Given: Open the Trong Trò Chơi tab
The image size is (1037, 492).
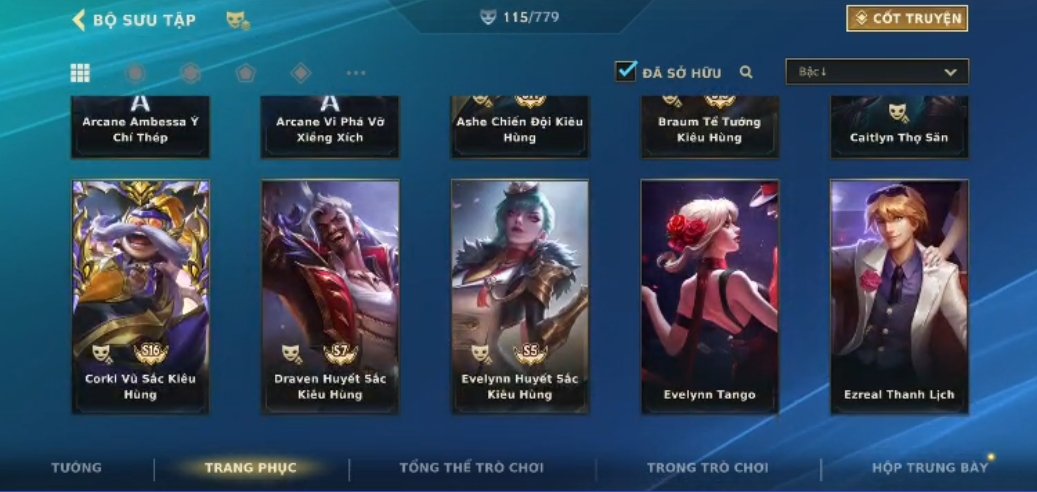Looking at the screenshot, I should [x=707, y=468].
